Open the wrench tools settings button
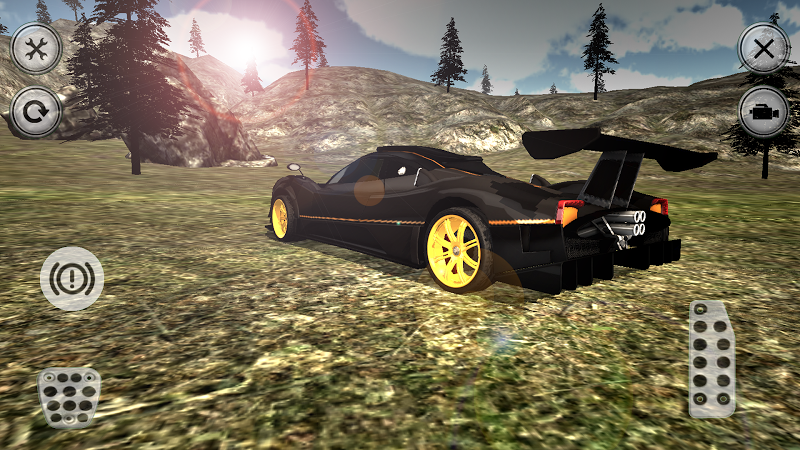800x450 pixels. [x=37, y=48]
